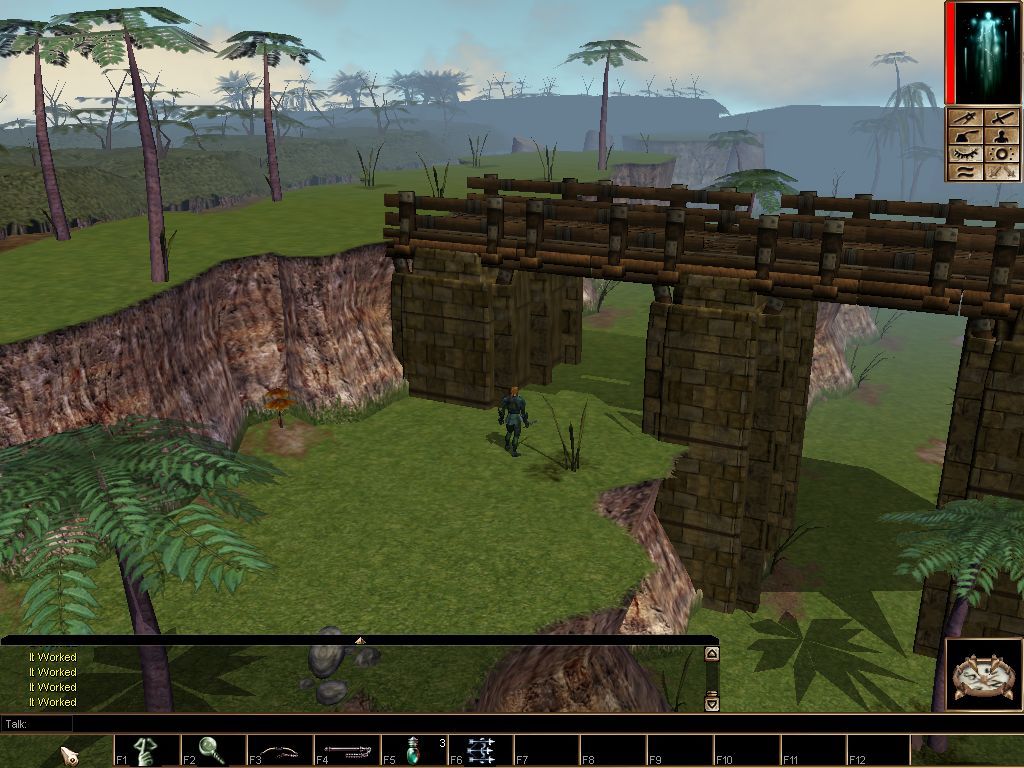The width and height of the screenshot is (1024, 768).
Task: Click the sword icon in the side panel
Action: 1001,119
